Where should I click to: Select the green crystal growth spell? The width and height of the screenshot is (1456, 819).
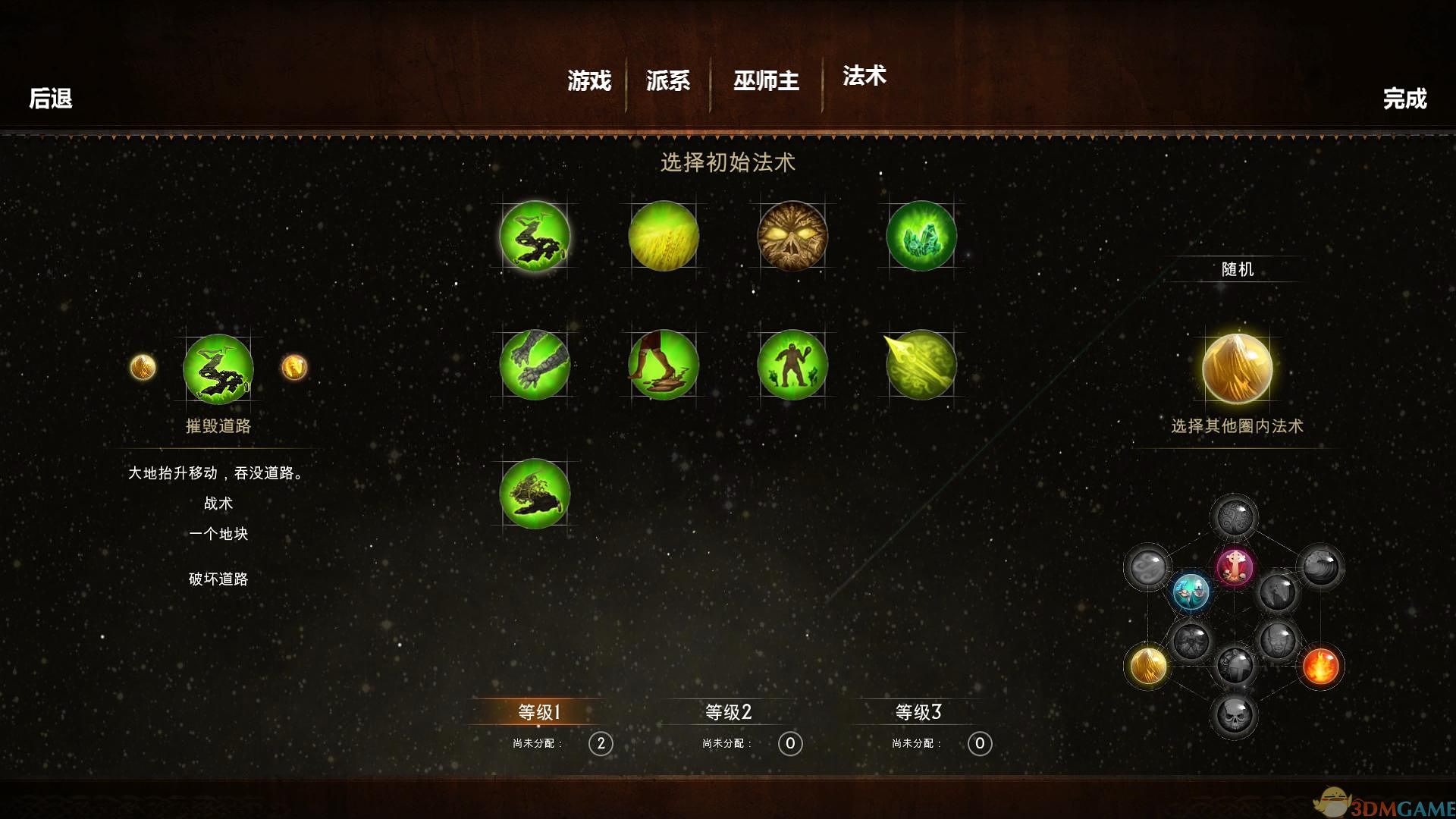pyautogui.click(x=920, y=237)
